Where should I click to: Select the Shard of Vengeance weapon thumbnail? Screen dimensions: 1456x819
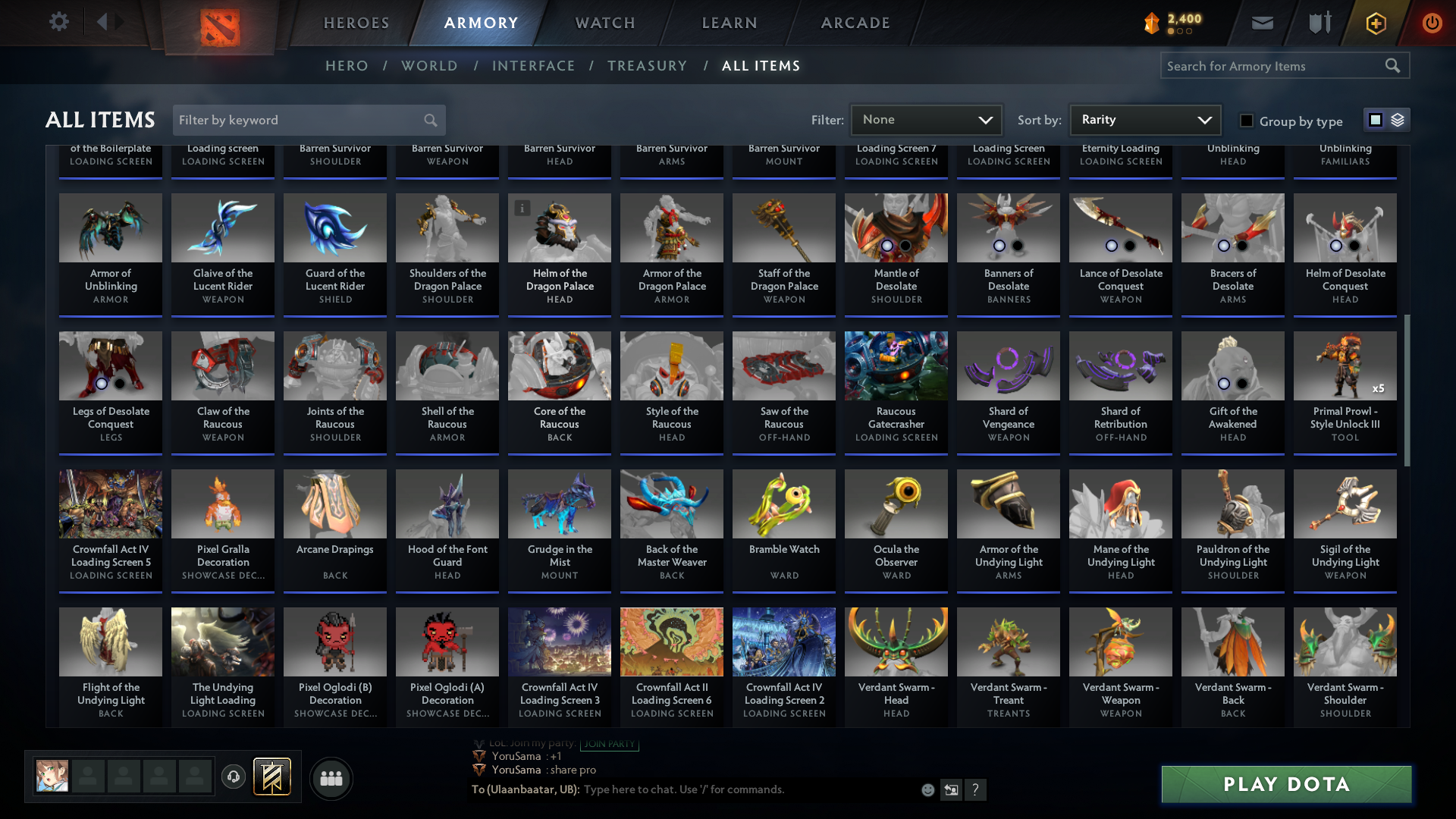(1008, 366)
